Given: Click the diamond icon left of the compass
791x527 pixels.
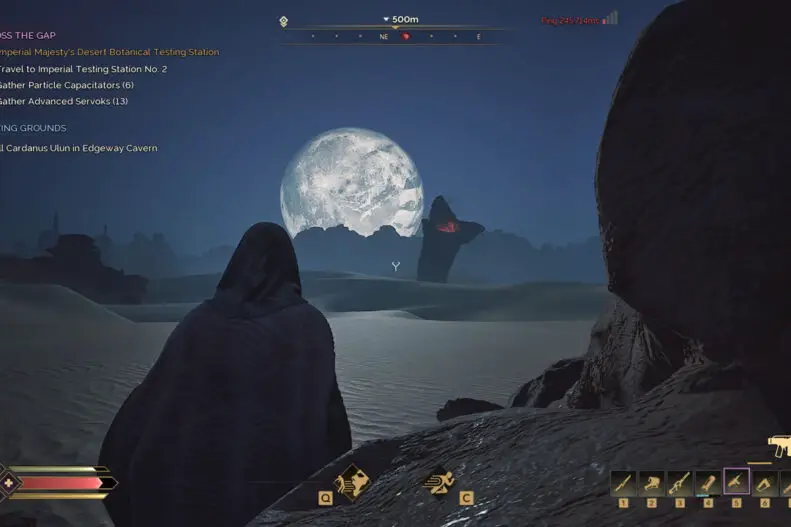Looking at the screenshot, I should (x=284, y=21).
